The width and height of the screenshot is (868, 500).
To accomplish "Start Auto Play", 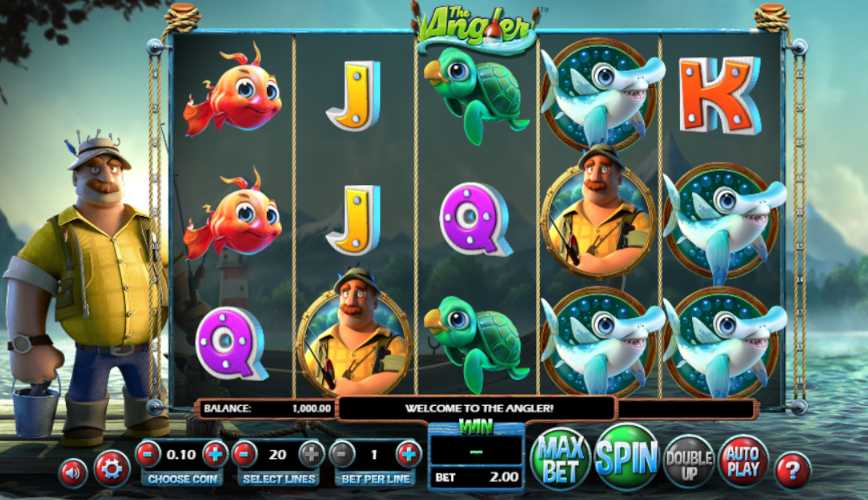I will 743,460.
